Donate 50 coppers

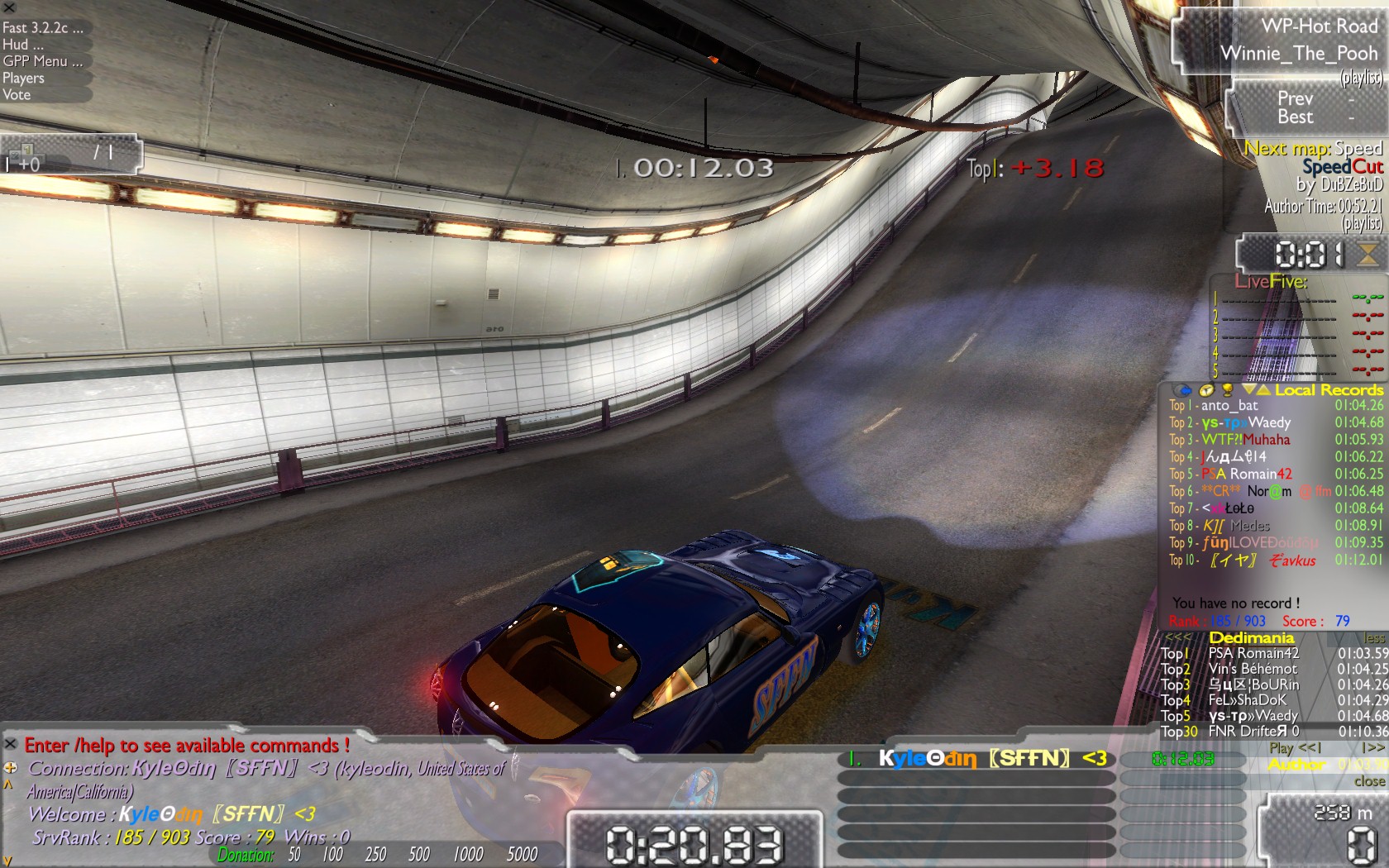pyautogui.click(x=294, y=855)
